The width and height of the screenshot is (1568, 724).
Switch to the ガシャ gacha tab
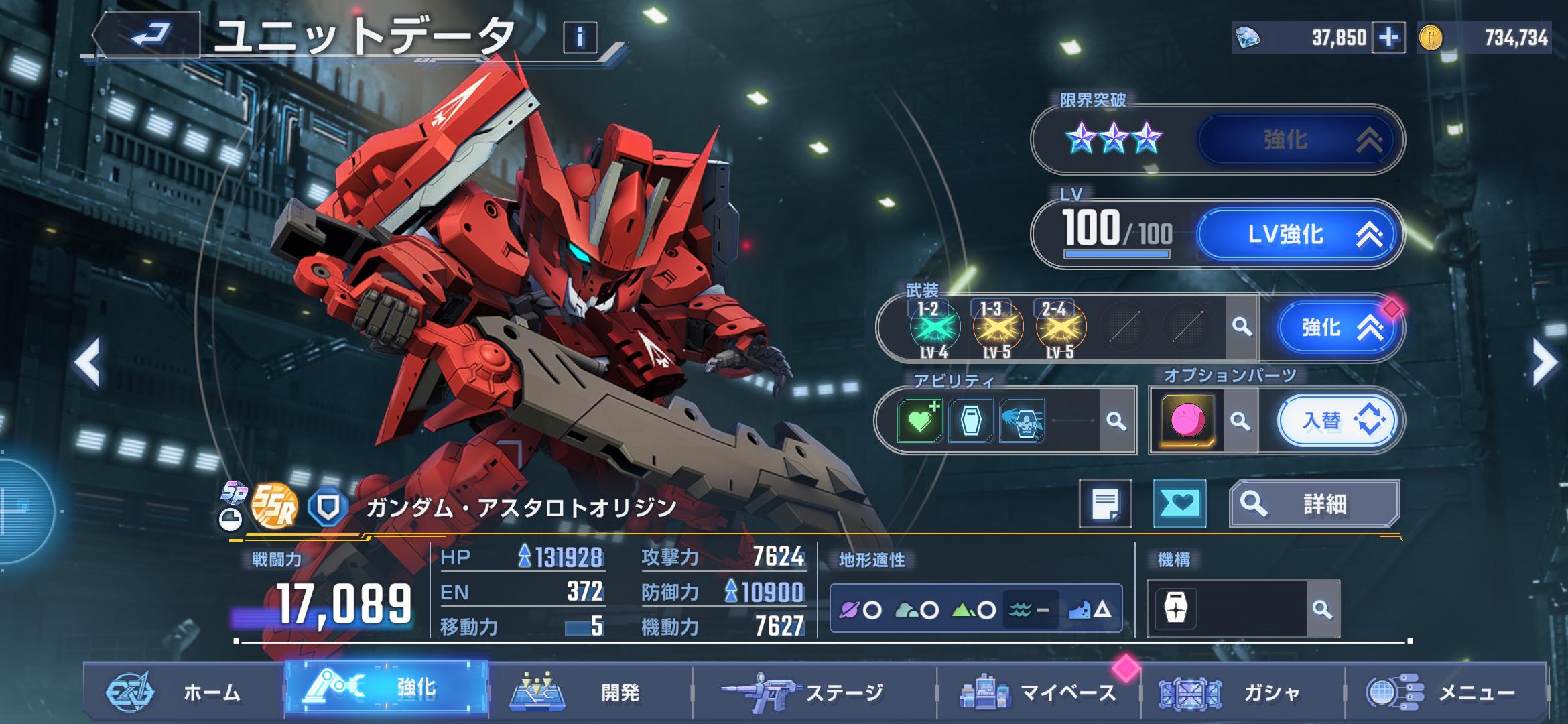[1243, 692]
